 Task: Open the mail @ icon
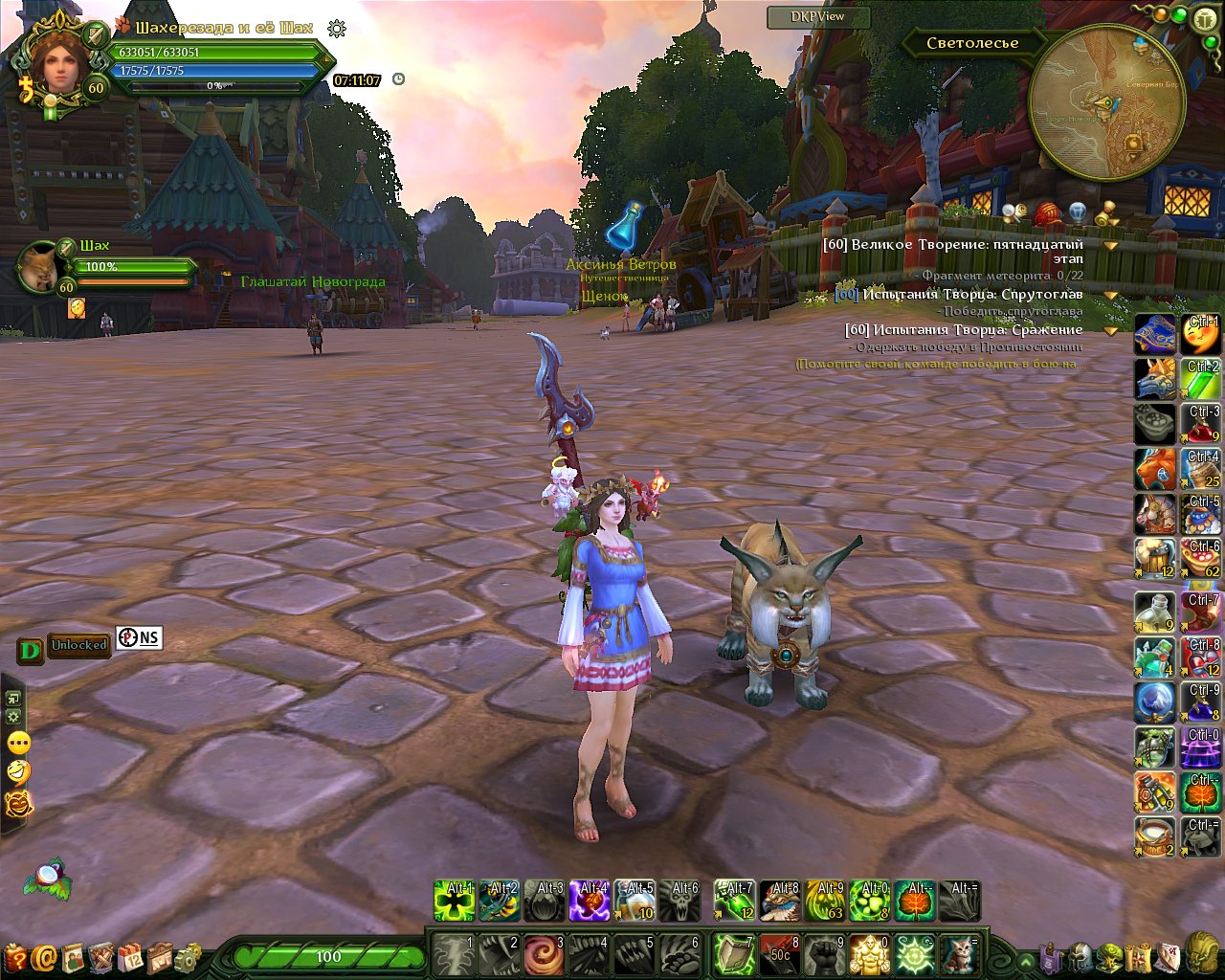point(44,957)
